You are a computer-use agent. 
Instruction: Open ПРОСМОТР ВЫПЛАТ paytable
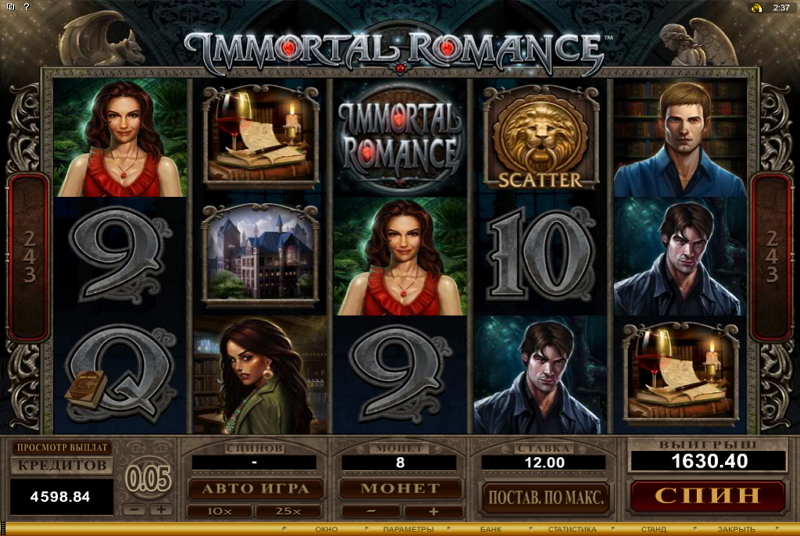[x=62, y=448]
